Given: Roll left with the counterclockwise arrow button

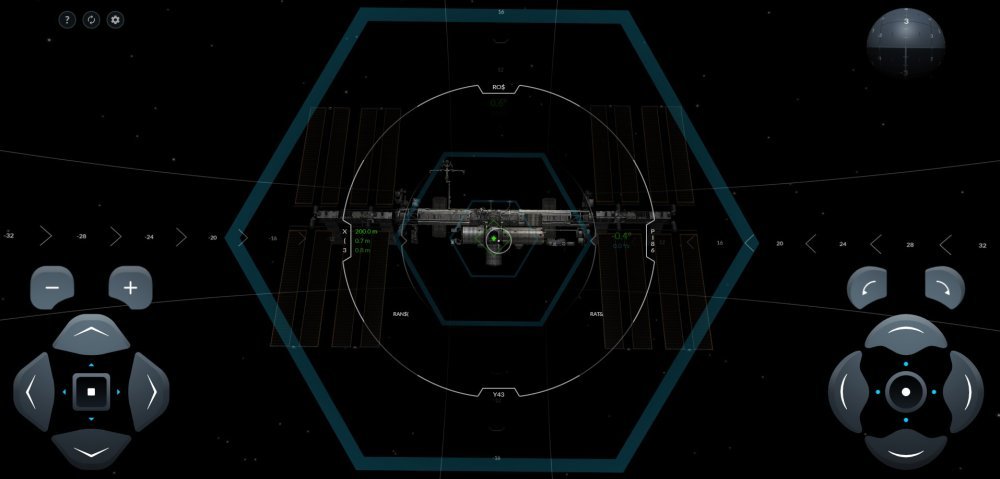Looking at the screenshot, I should tap(867, 288).
